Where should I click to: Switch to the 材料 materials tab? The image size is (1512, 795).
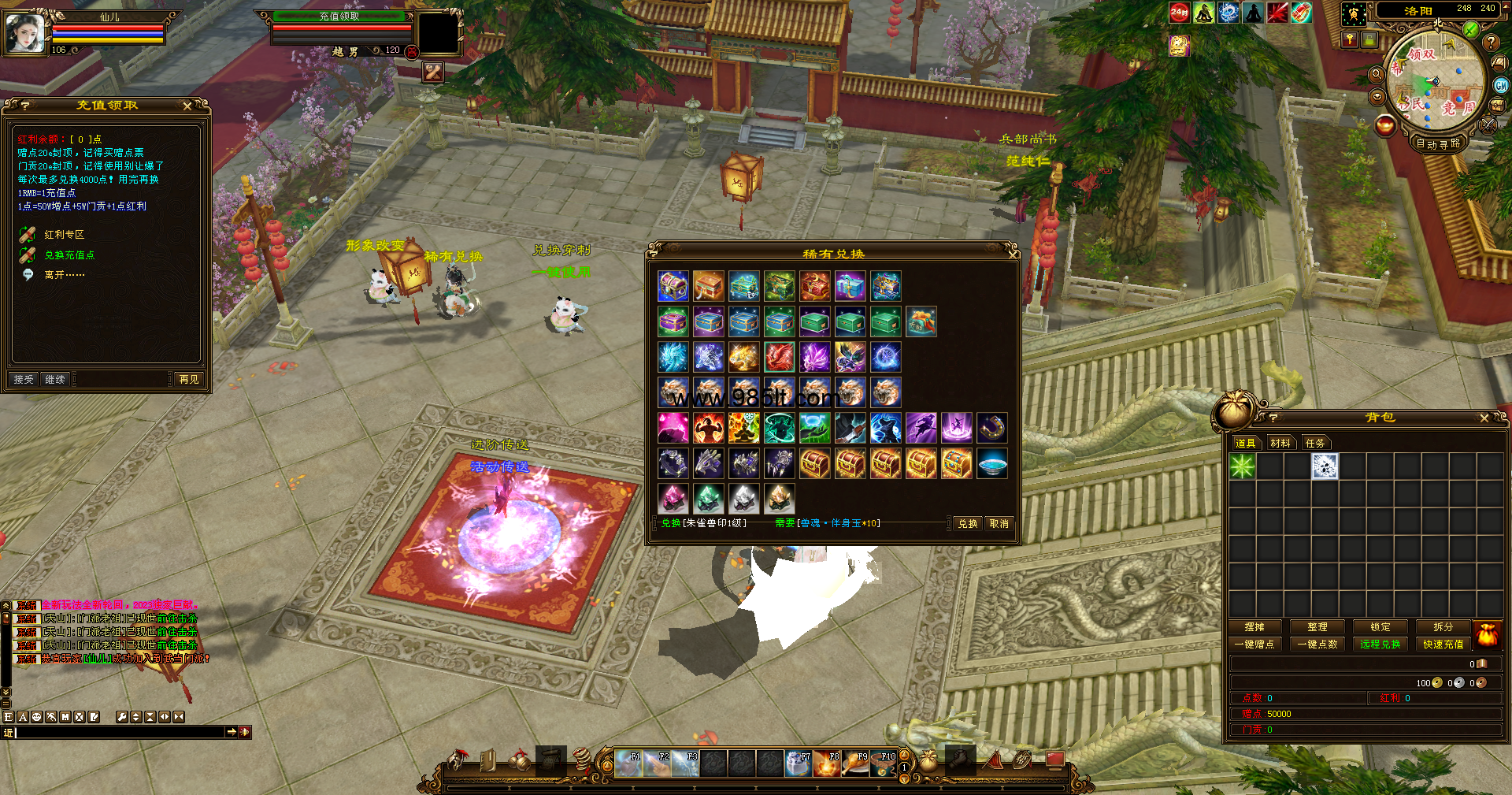pos(1280,444)
